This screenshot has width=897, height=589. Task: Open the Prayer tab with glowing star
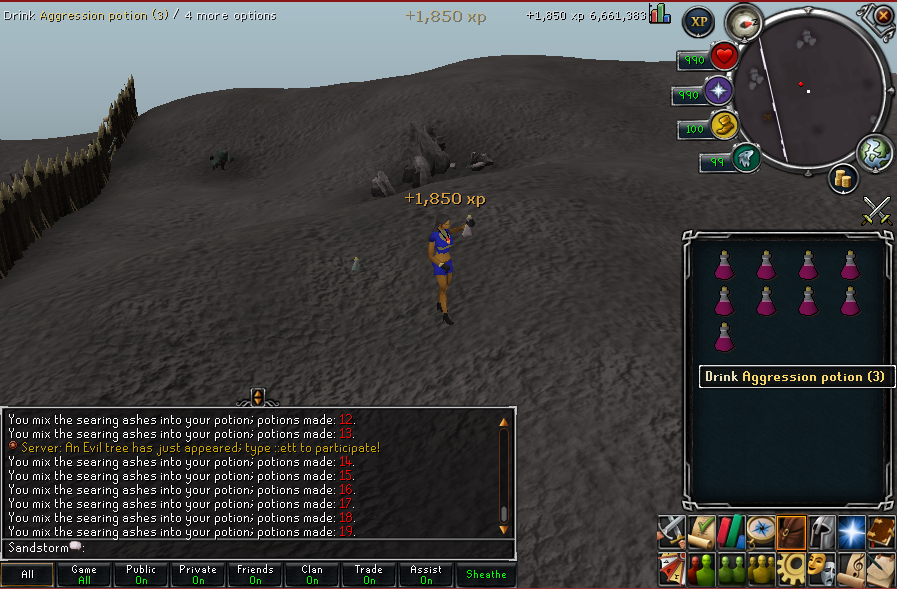click(852, 531)
